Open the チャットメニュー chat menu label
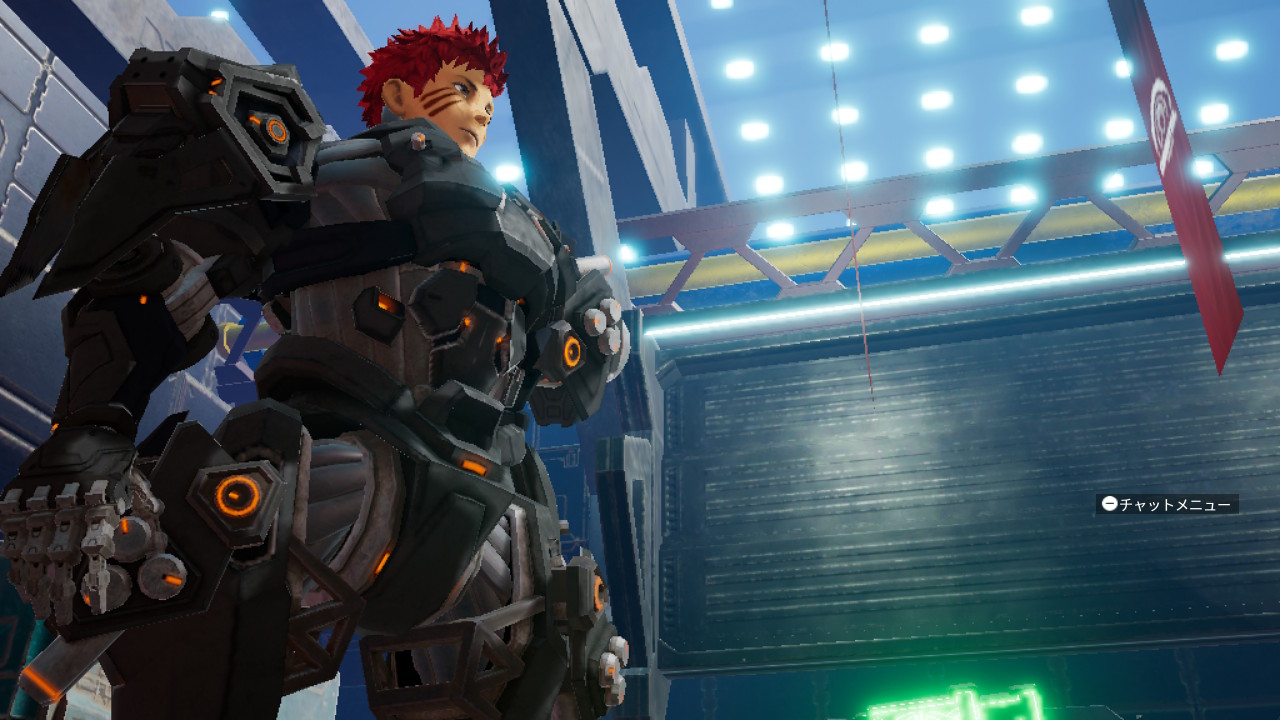1280x720 pixels. 1166,504
